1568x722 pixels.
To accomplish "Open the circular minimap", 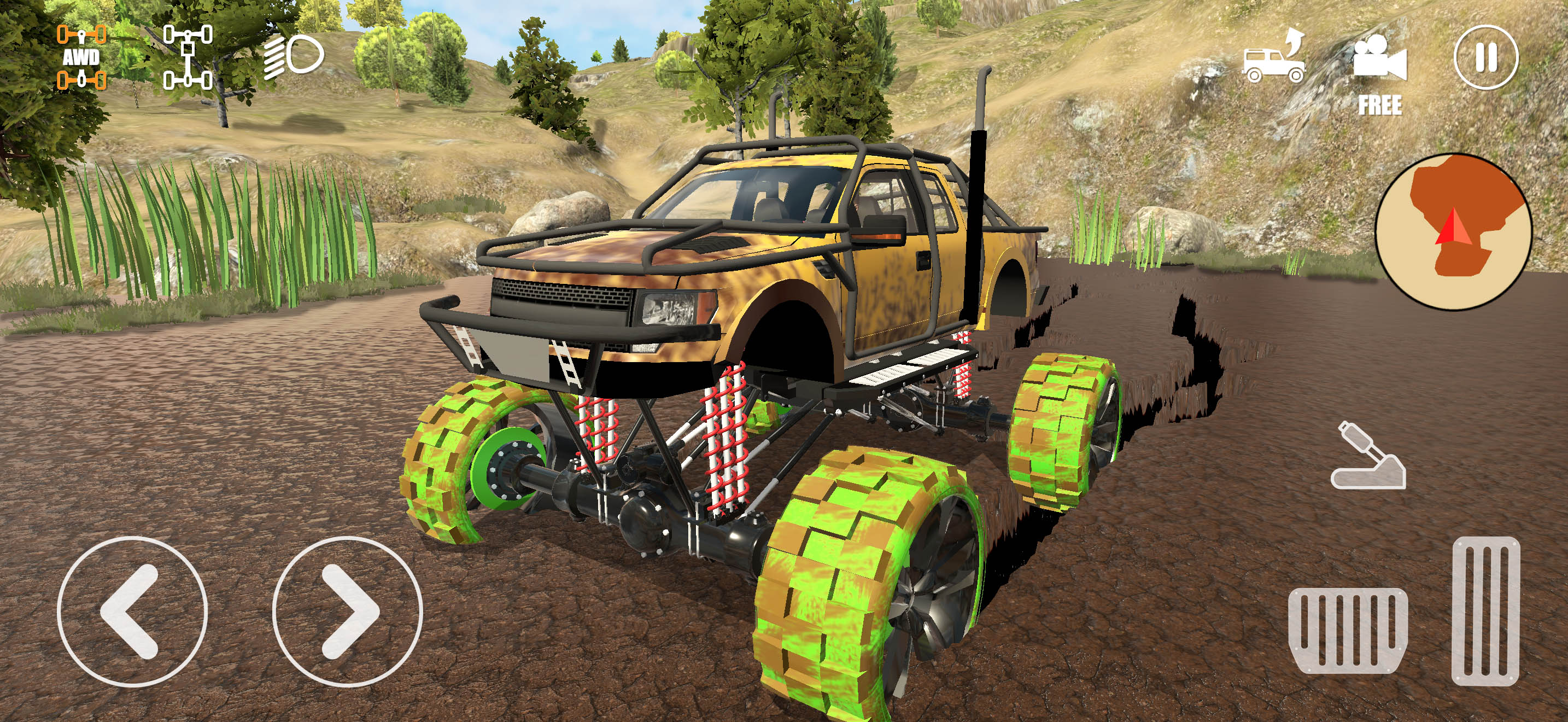I will pos(1454,231).
